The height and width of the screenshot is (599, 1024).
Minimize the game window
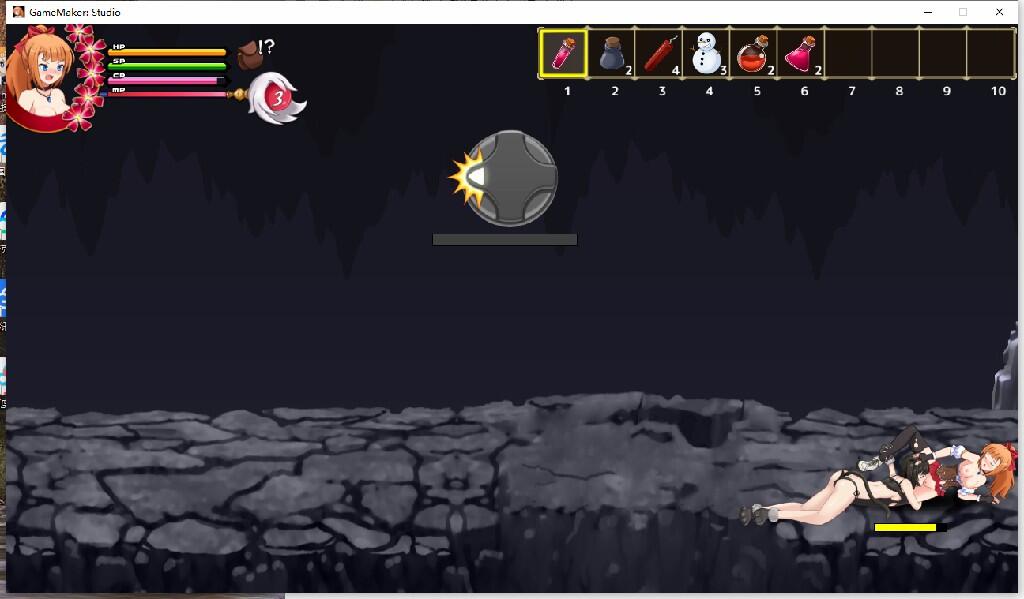point(927,12)
